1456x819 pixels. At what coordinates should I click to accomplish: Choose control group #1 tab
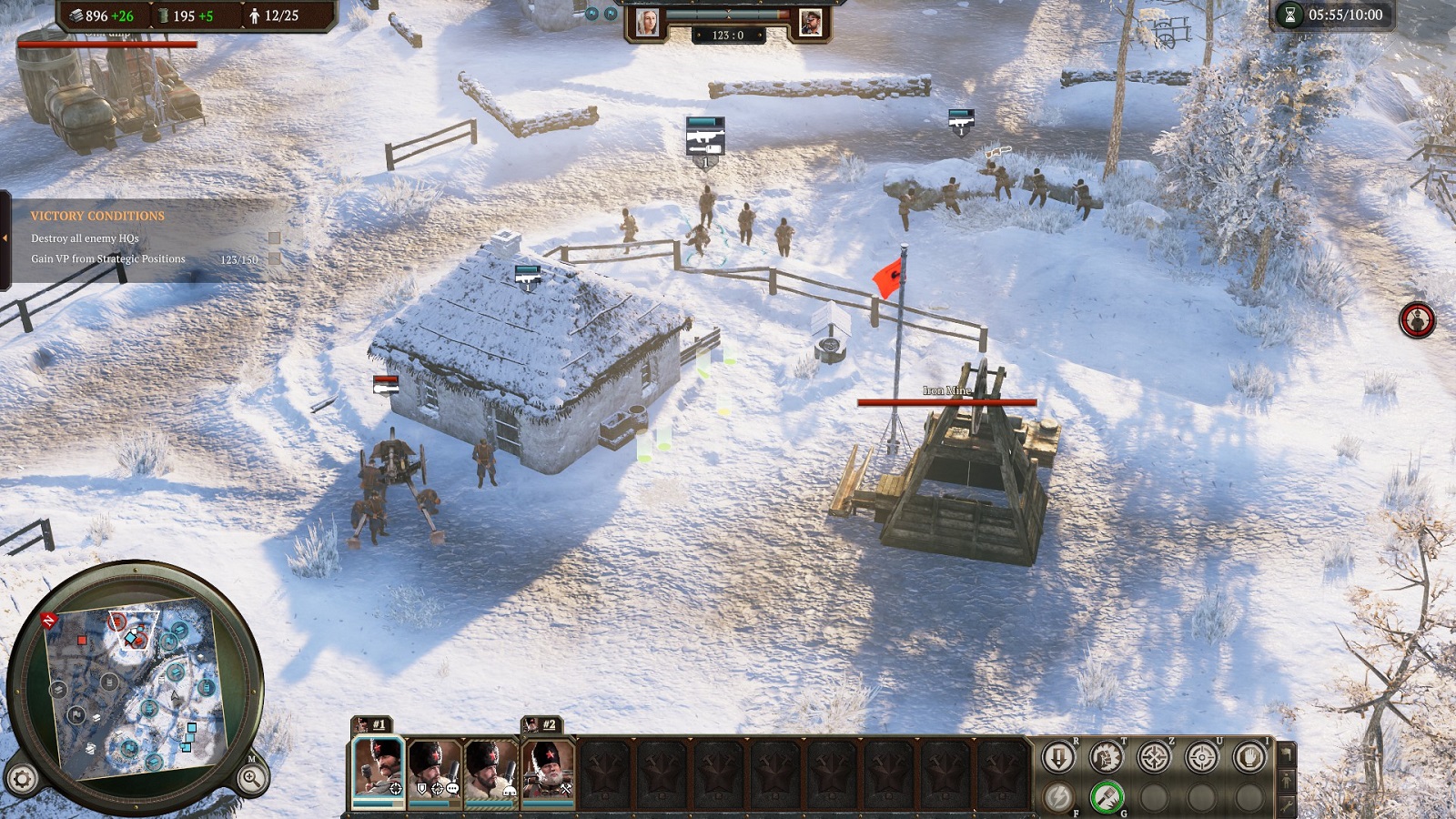371,724
